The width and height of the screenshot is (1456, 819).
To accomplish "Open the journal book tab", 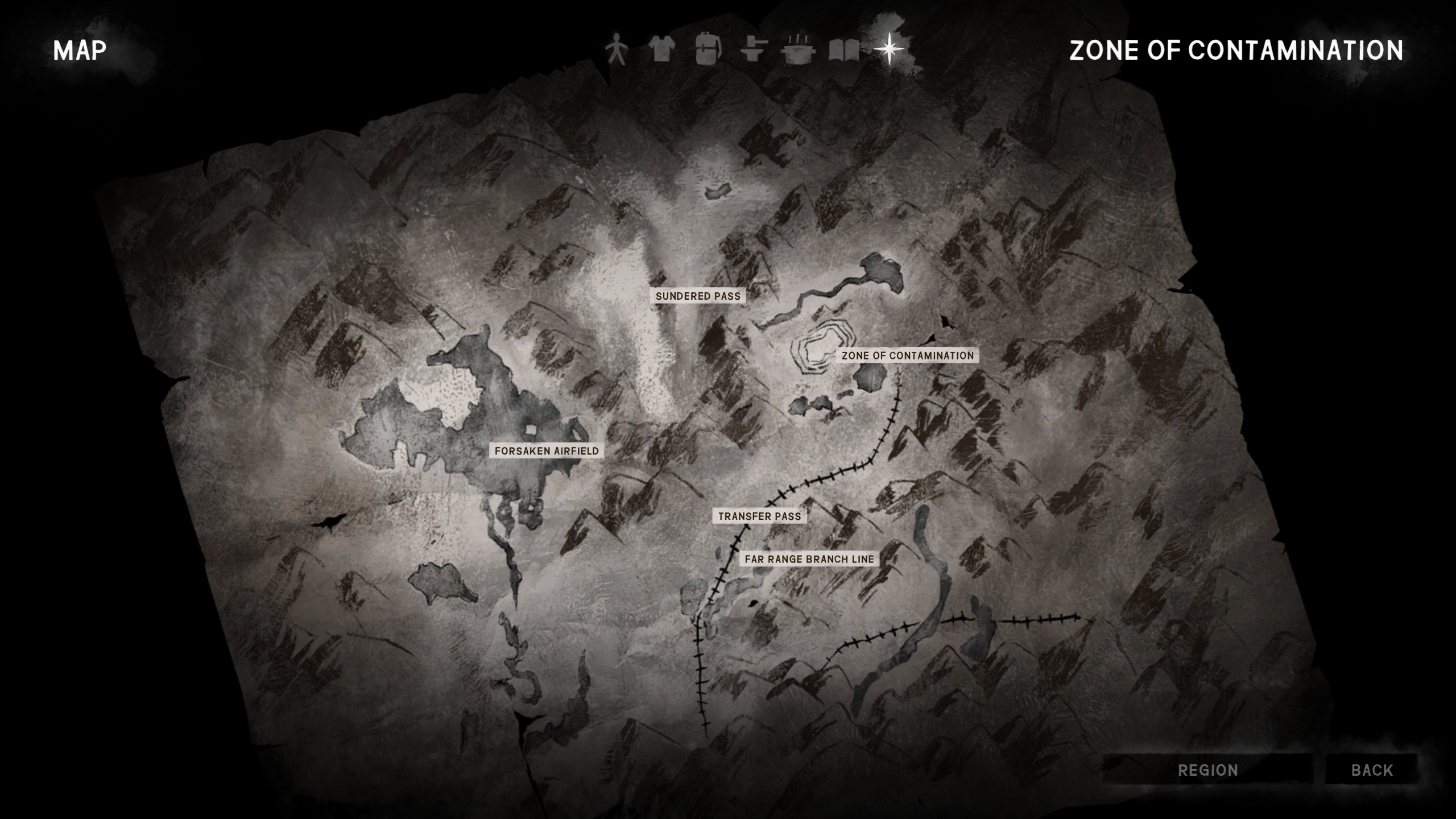I will pos(844,49).
